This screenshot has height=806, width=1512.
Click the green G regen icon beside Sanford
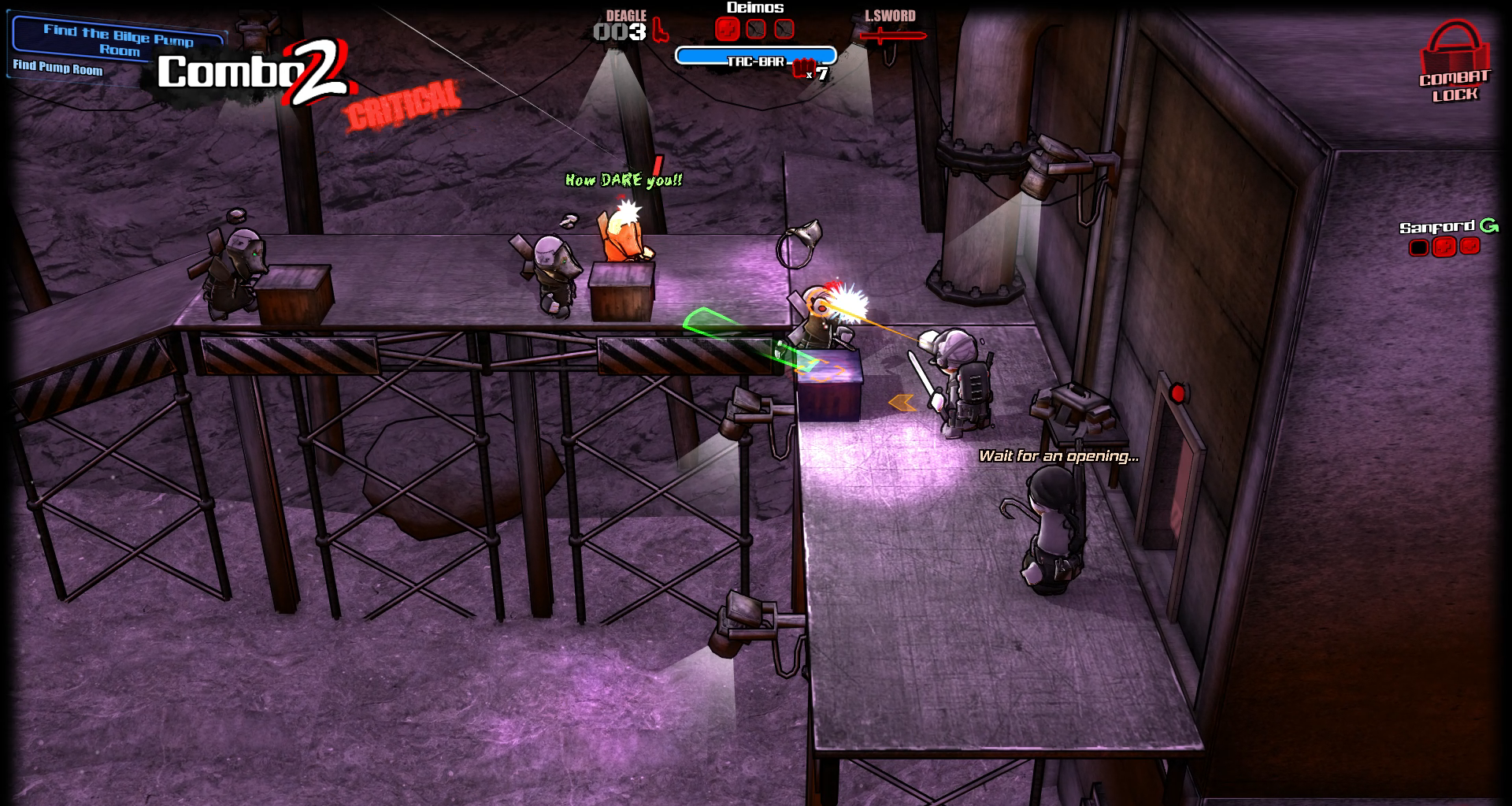(x=1491, y=225)
